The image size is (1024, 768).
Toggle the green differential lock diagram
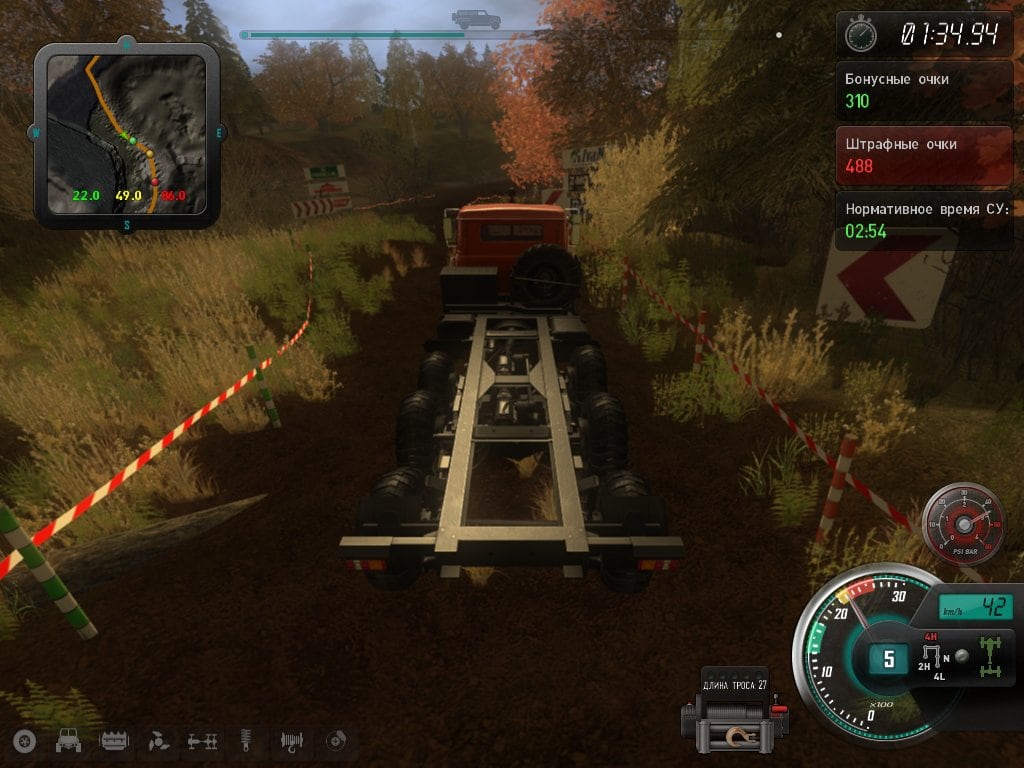pos(993,655)
